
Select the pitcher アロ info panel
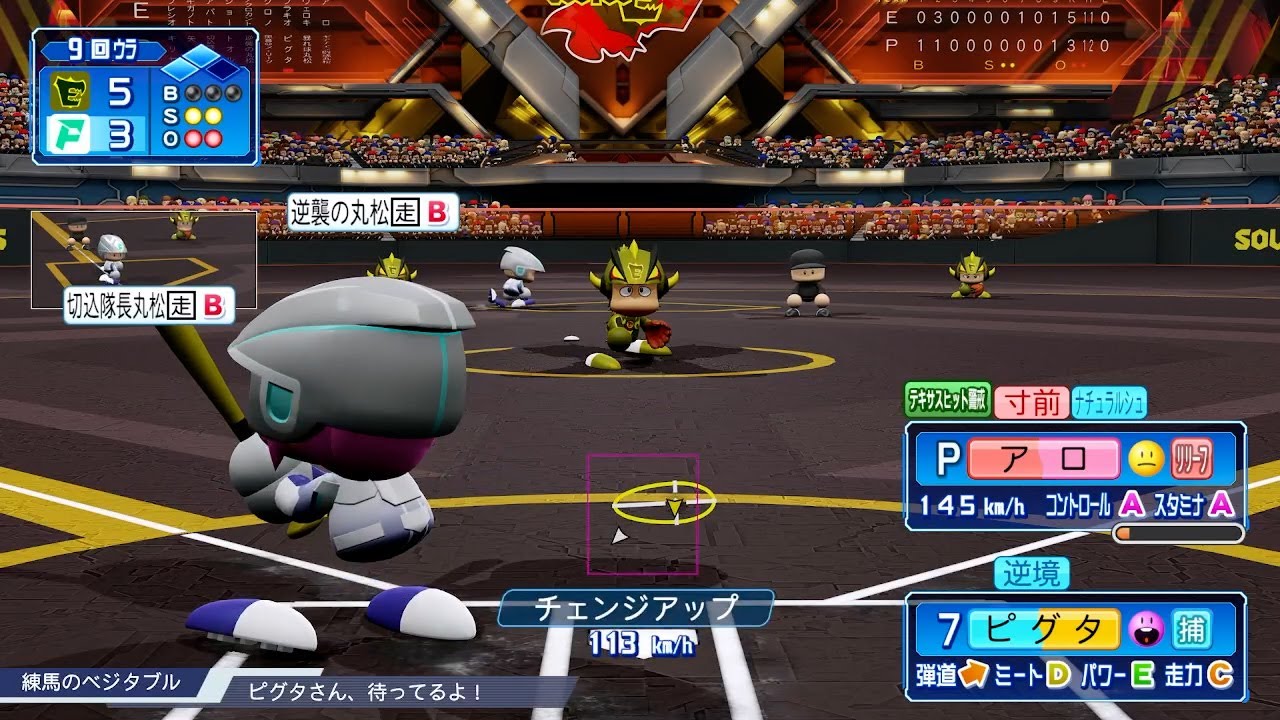[x=1075, y=476]
